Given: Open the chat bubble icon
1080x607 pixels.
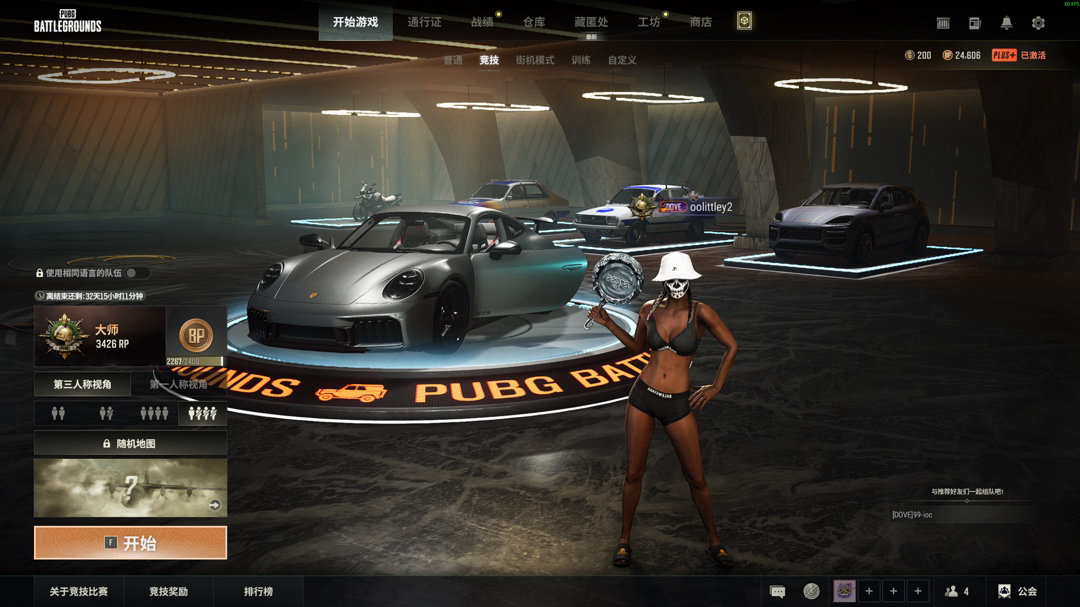Looking at the screenshot, I should 777,591.
